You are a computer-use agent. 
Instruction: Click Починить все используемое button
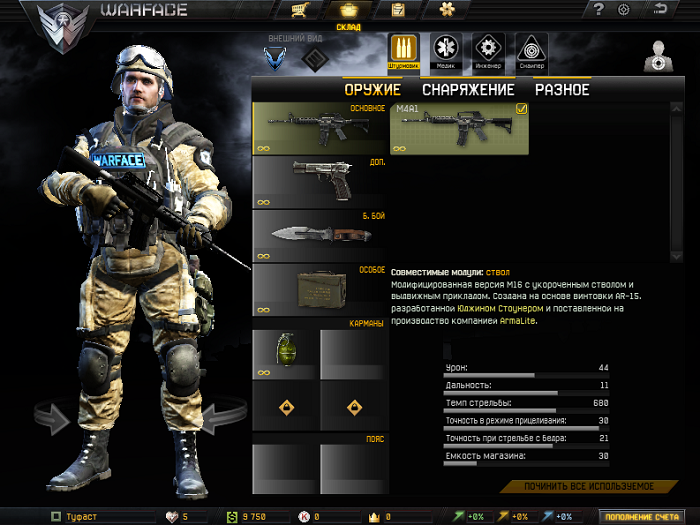tap(589, 486)
